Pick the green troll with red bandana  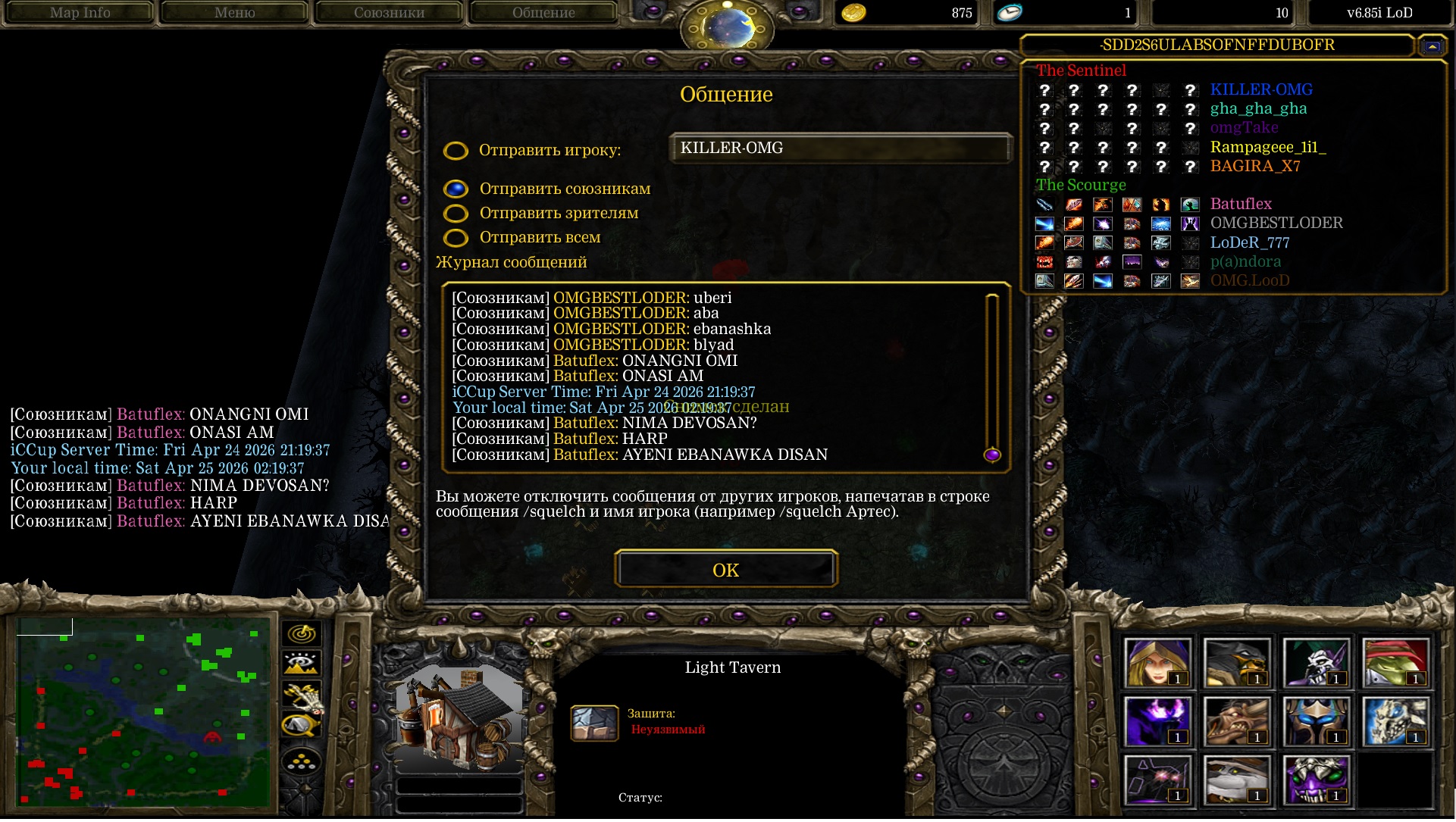tap(1395, 663)
